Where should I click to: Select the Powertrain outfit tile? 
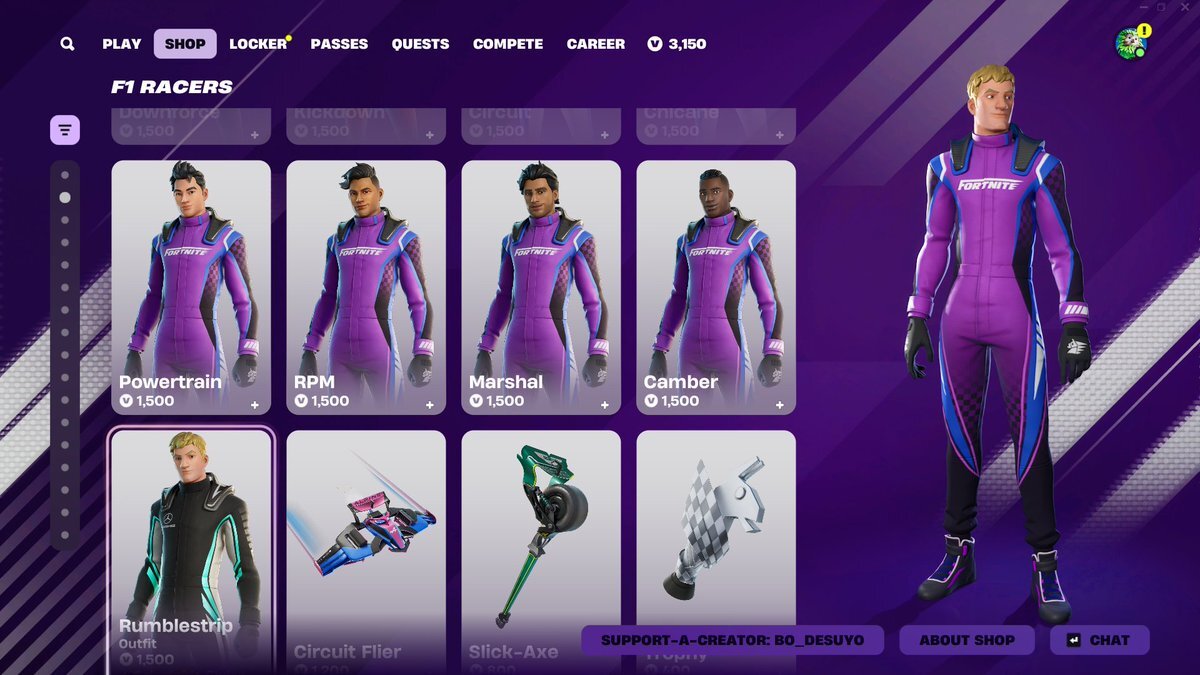(191, 287)
